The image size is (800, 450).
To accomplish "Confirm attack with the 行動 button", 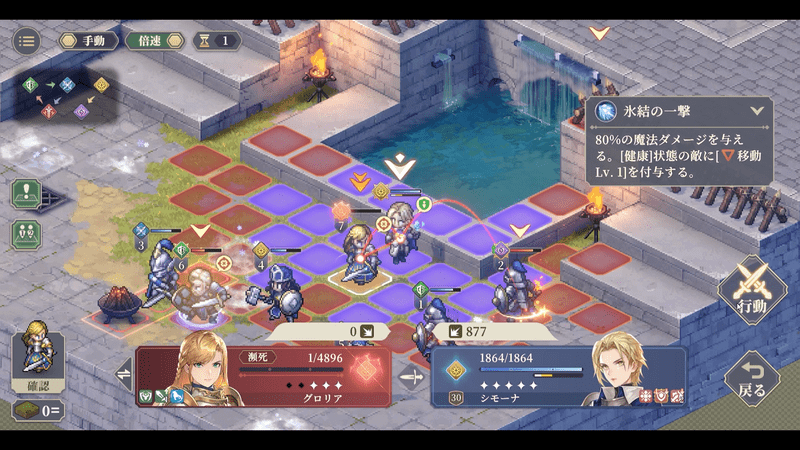I will 753,292.
